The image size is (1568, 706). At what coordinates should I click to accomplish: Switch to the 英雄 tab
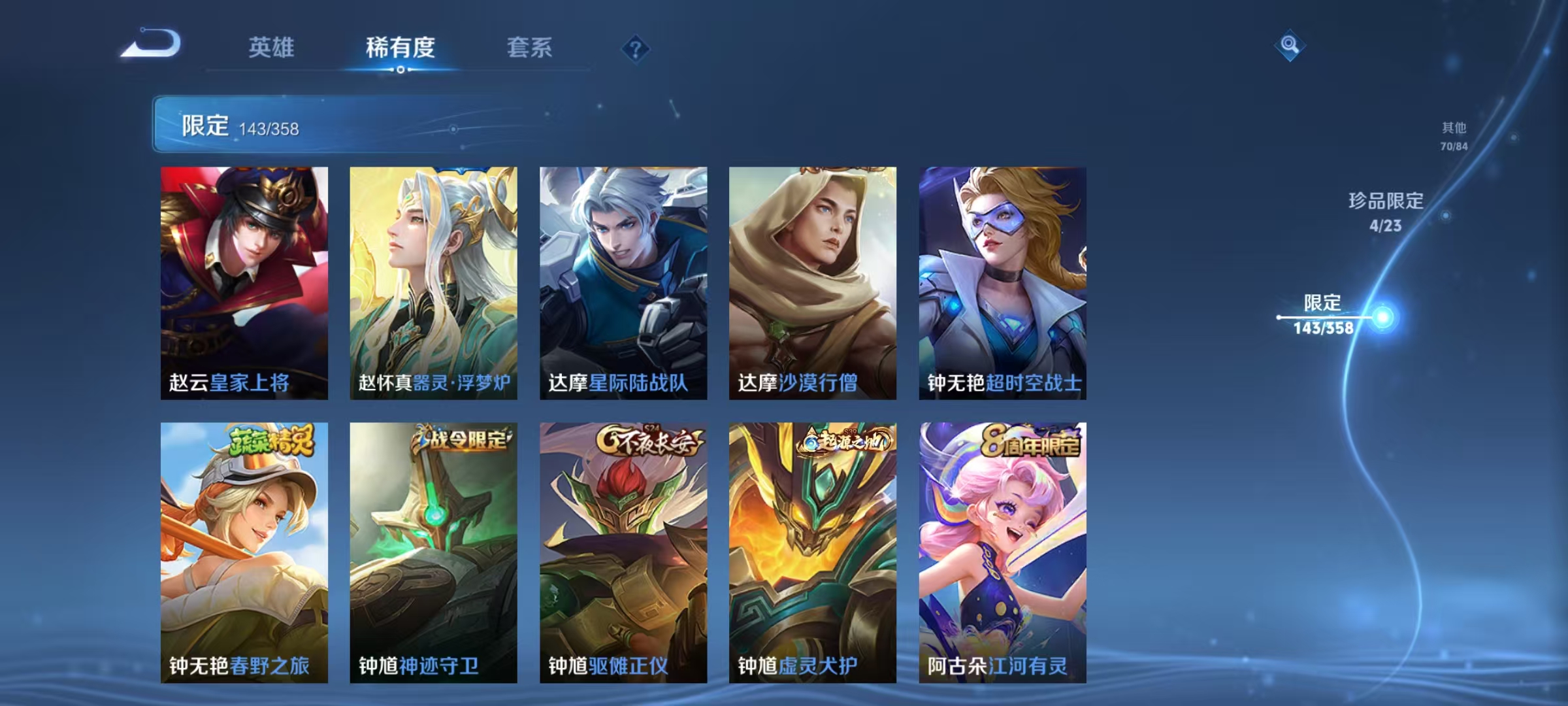pyautogui.click(x=272, y=47)
